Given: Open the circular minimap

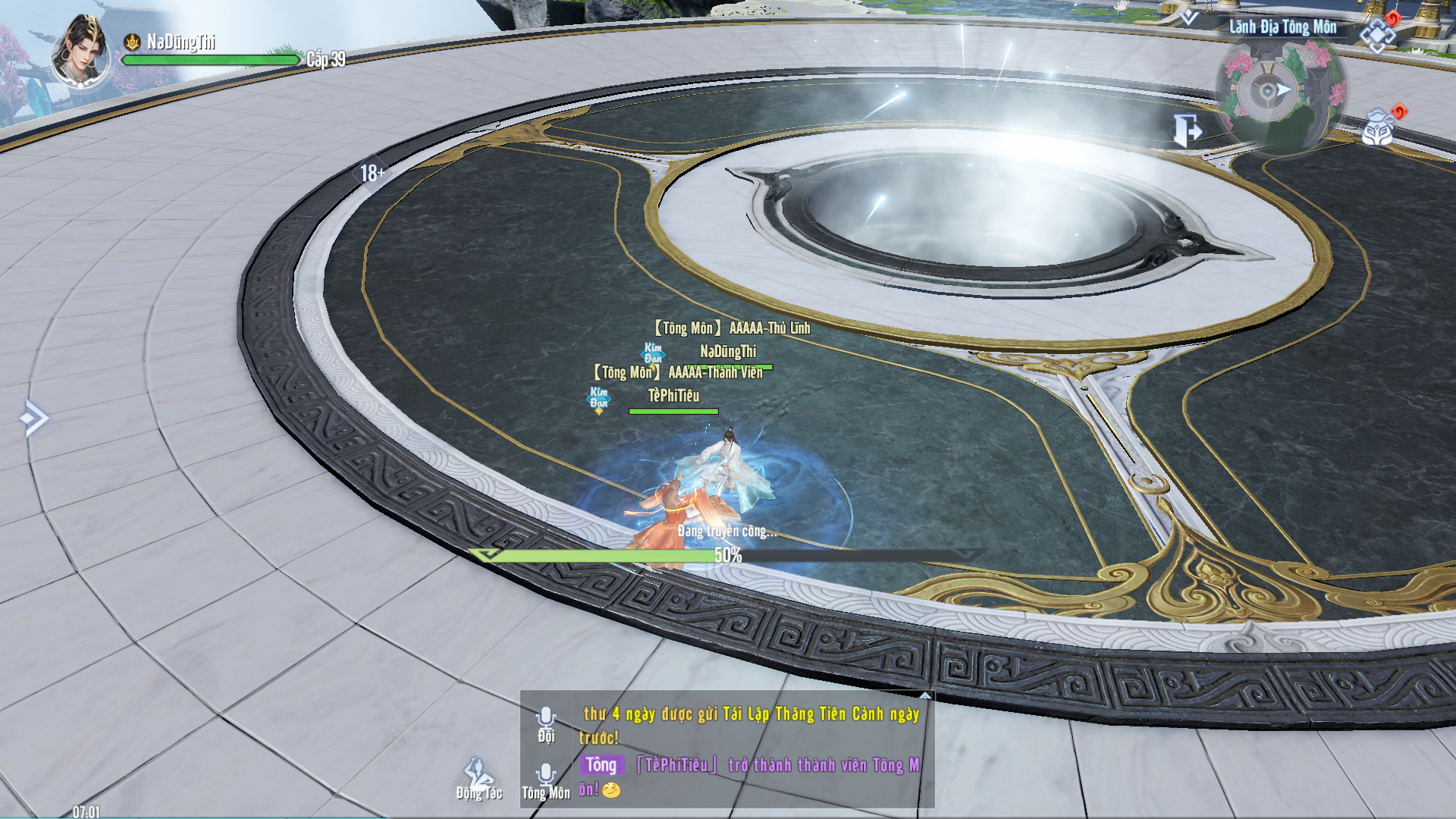Looking at the screenshot, I should [1280, 93].
